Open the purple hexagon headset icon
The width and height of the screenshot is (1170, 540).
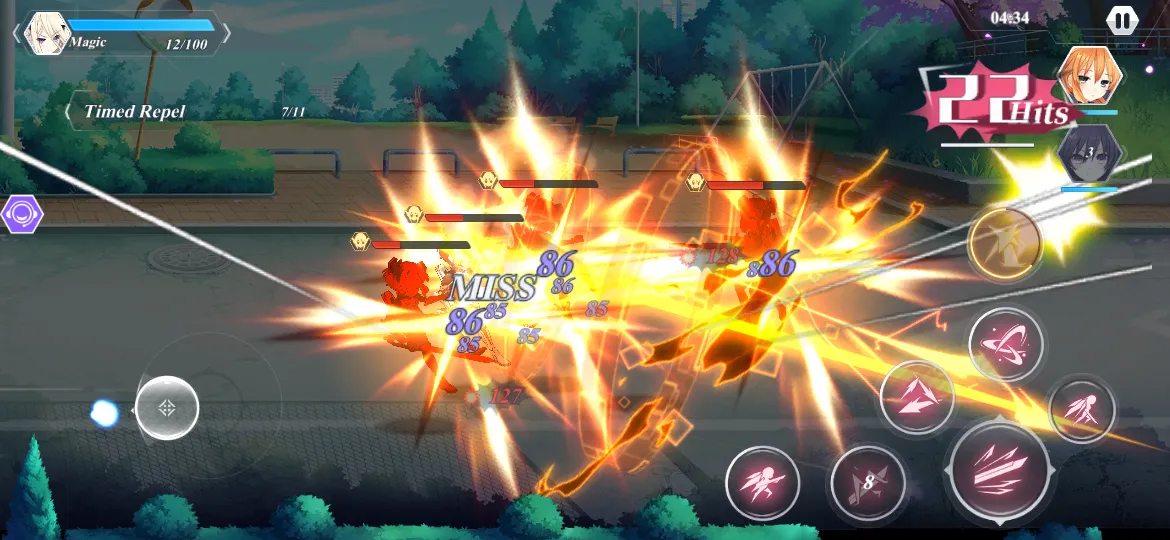pos(21,214)
